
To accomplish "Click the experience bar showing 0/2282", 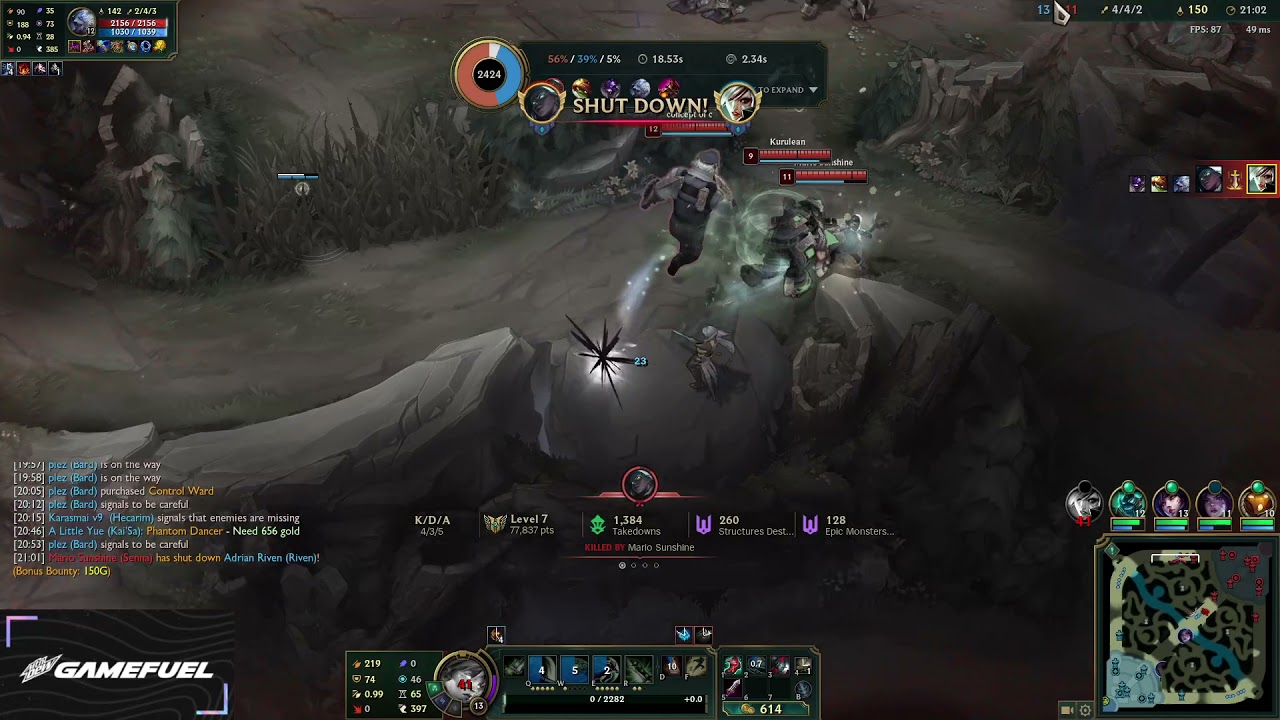I will (x=606, y=699).
